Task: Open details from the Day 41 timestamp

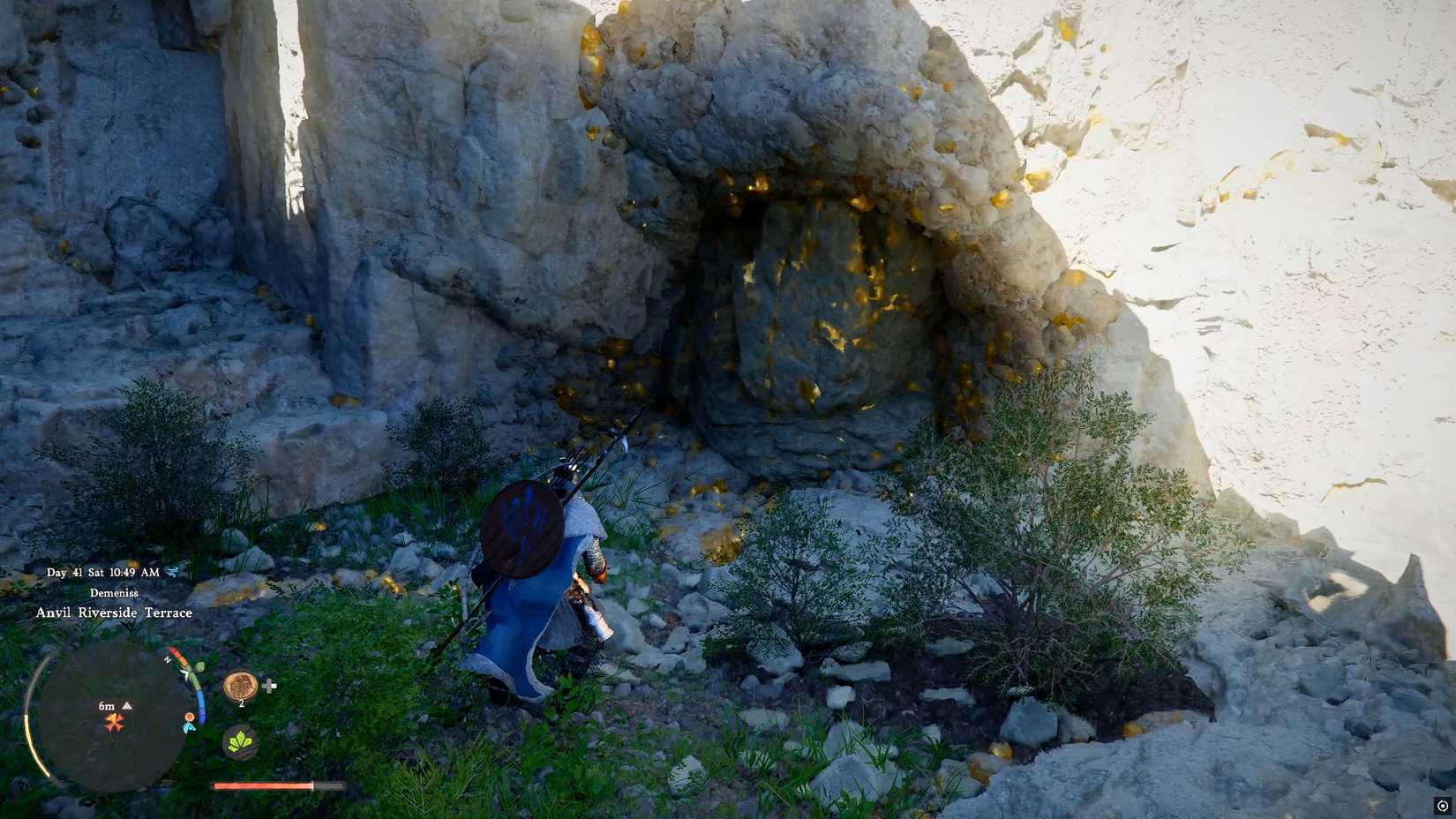Action: (x=64, y=572)
